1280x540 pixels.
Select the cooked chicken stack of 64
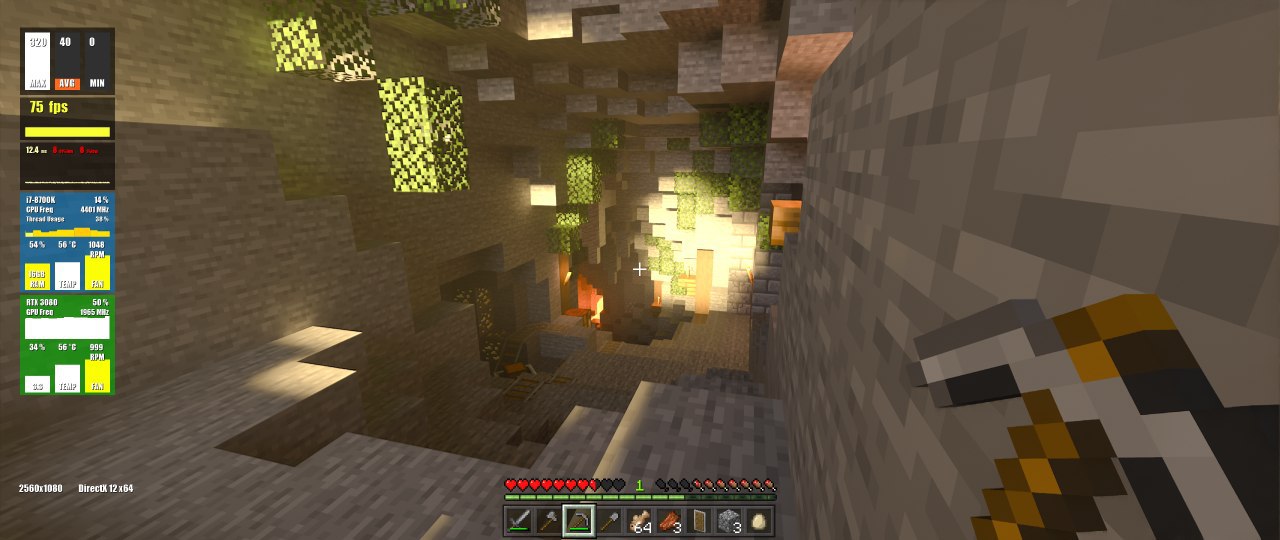639,520
